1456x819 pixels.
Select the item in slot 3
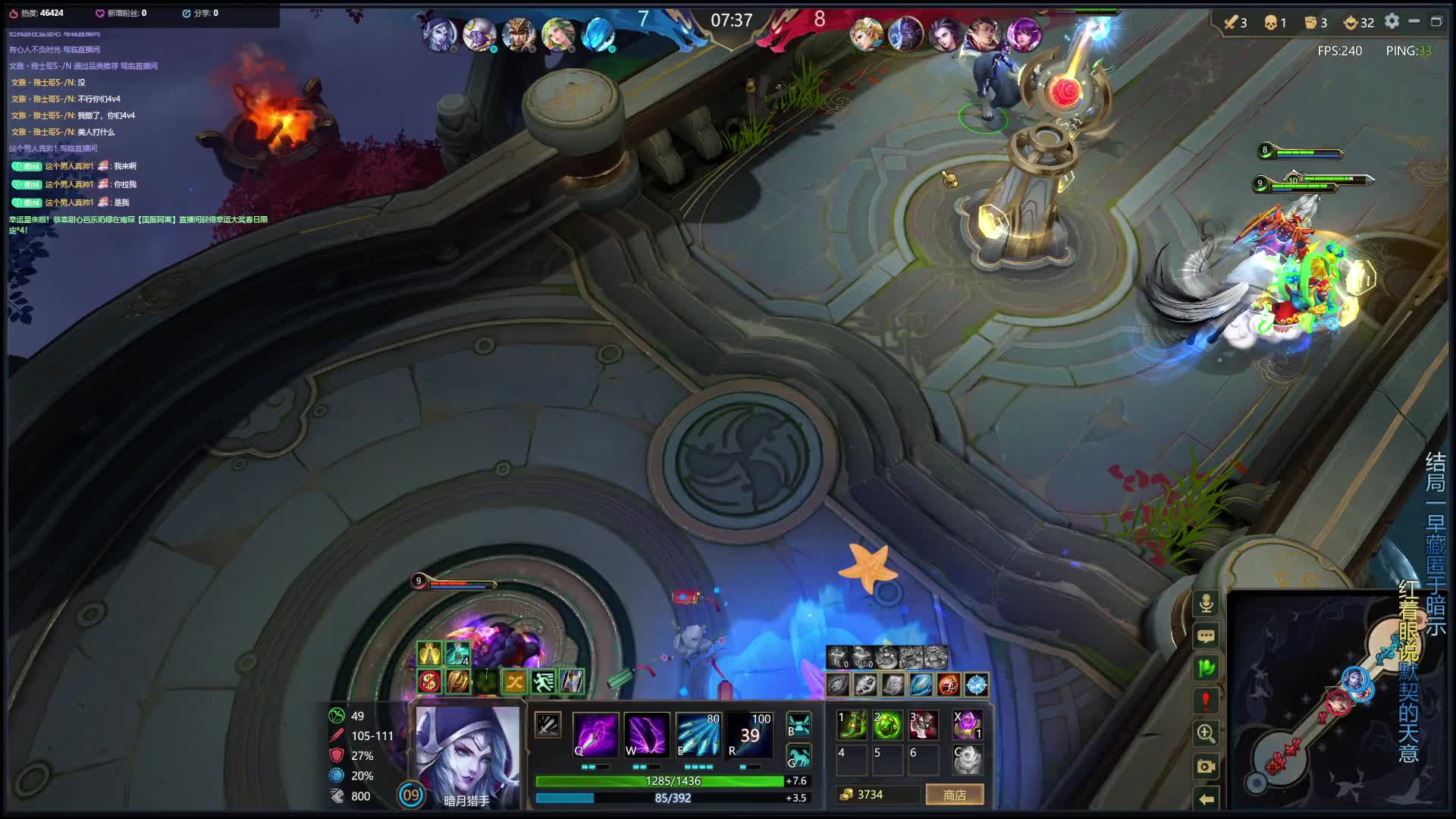coord(924,725)
